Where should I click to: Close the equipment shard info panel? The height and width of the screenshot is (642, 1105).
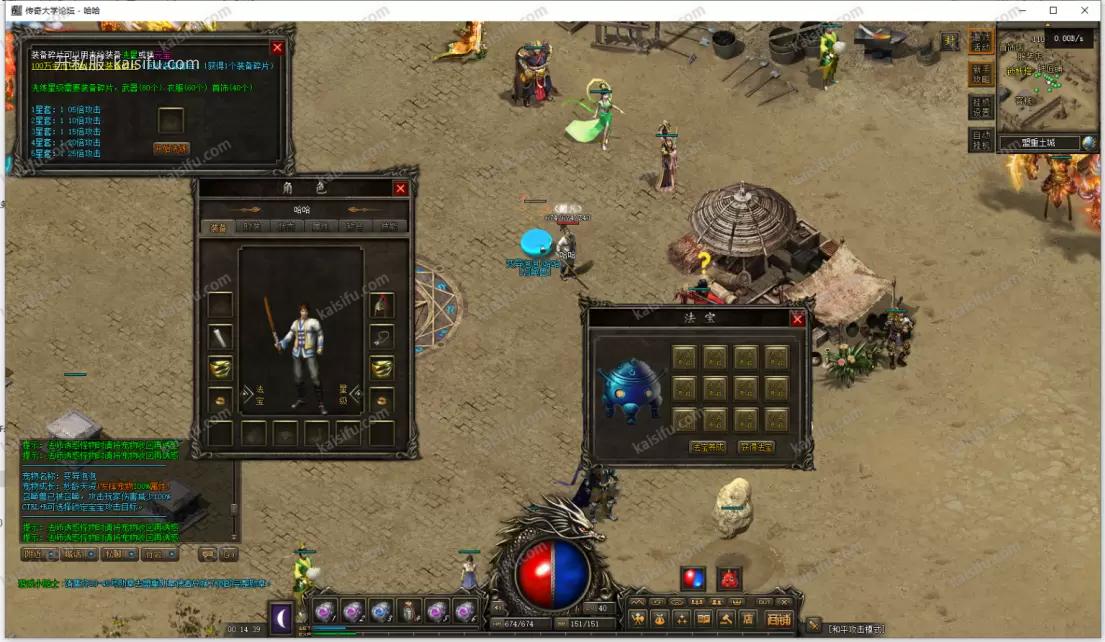click(x=278, y=47)
